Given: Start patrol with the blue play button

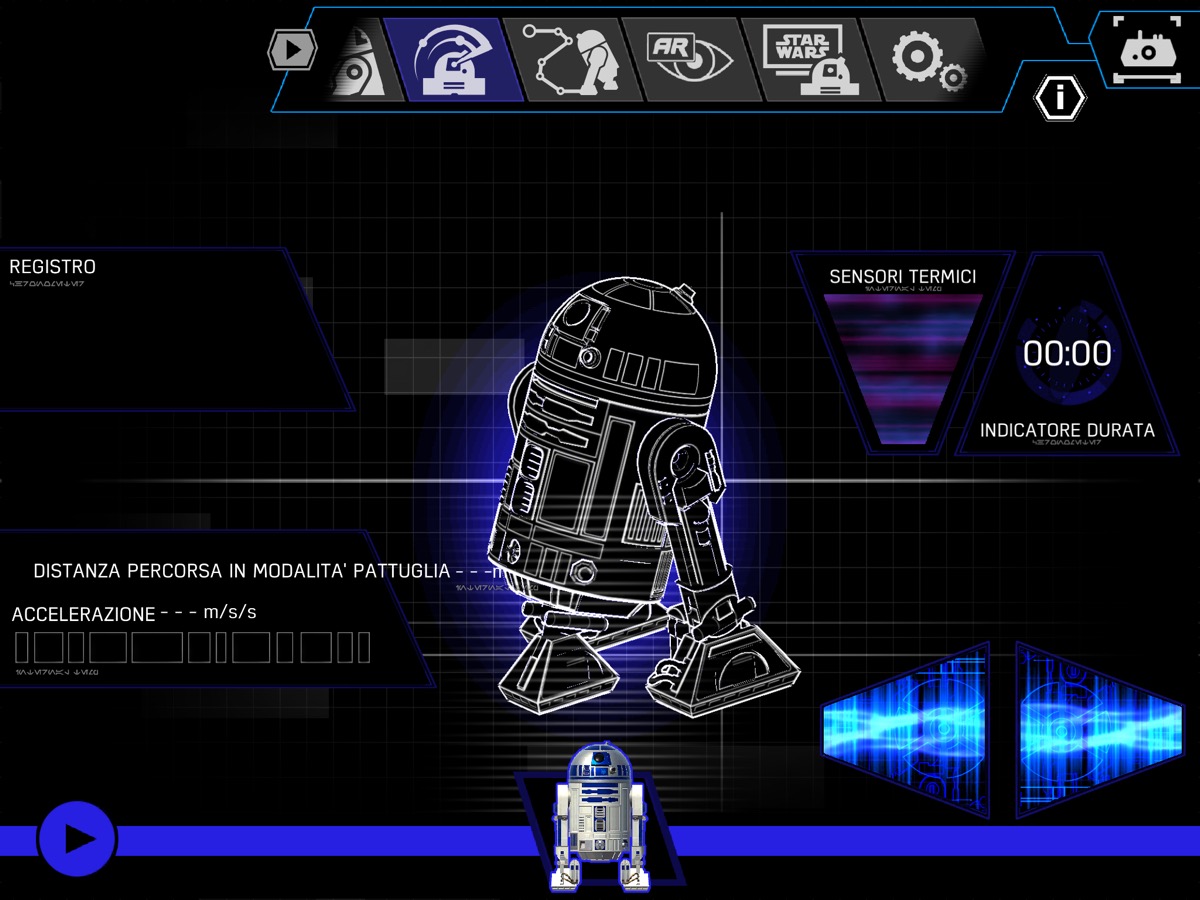Looking at the screenshot, I should tap(77, 840).
